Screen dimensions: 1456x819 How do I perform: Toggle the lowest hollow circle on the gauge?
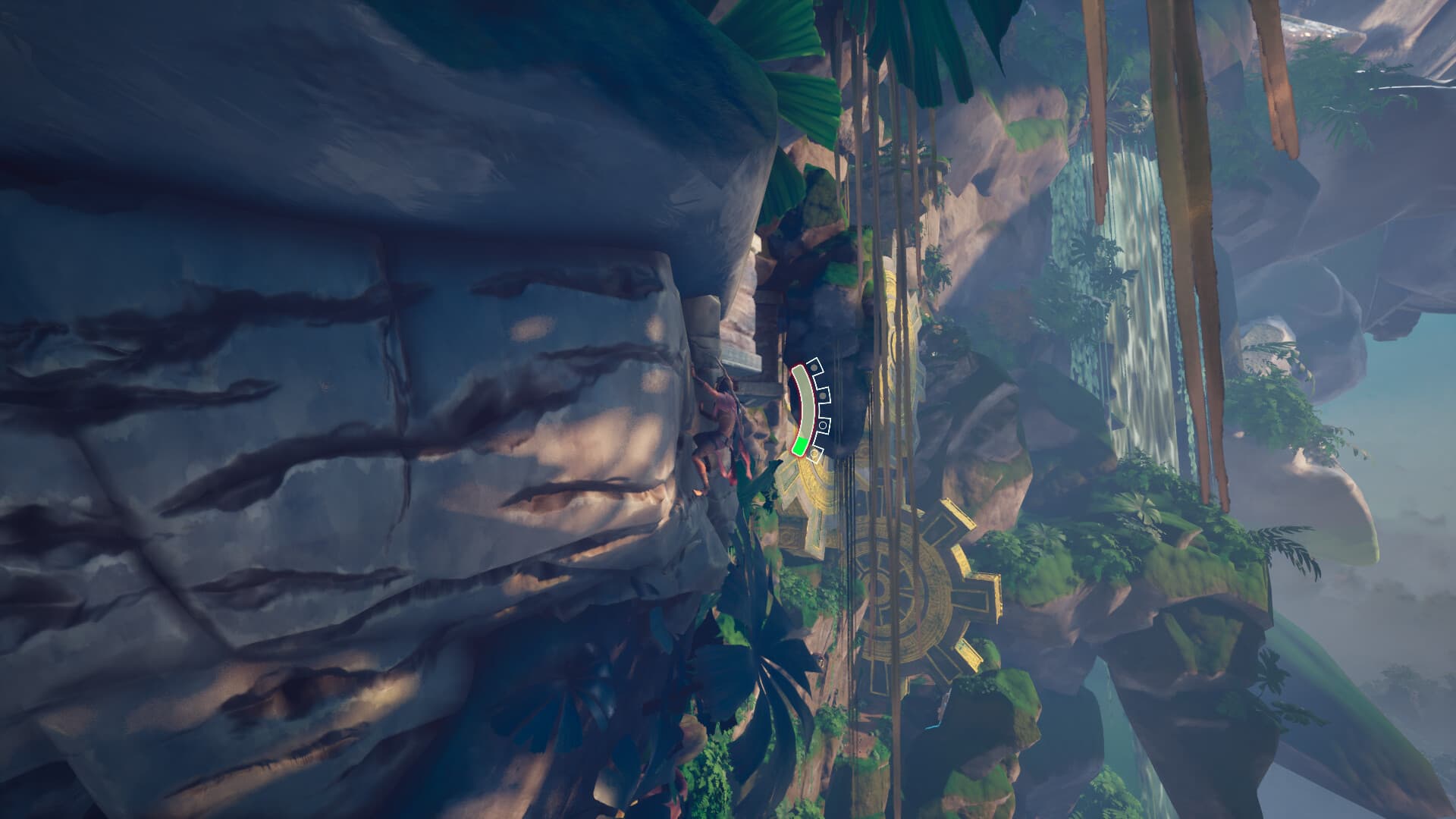pyautogui.click(x=814, y=455)
